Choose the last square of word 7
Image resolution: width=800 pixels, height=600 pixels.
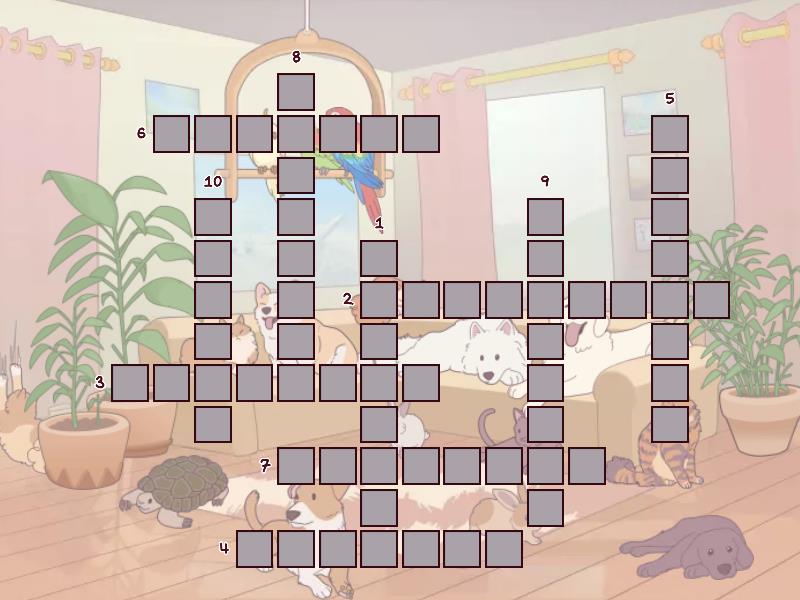587,466
